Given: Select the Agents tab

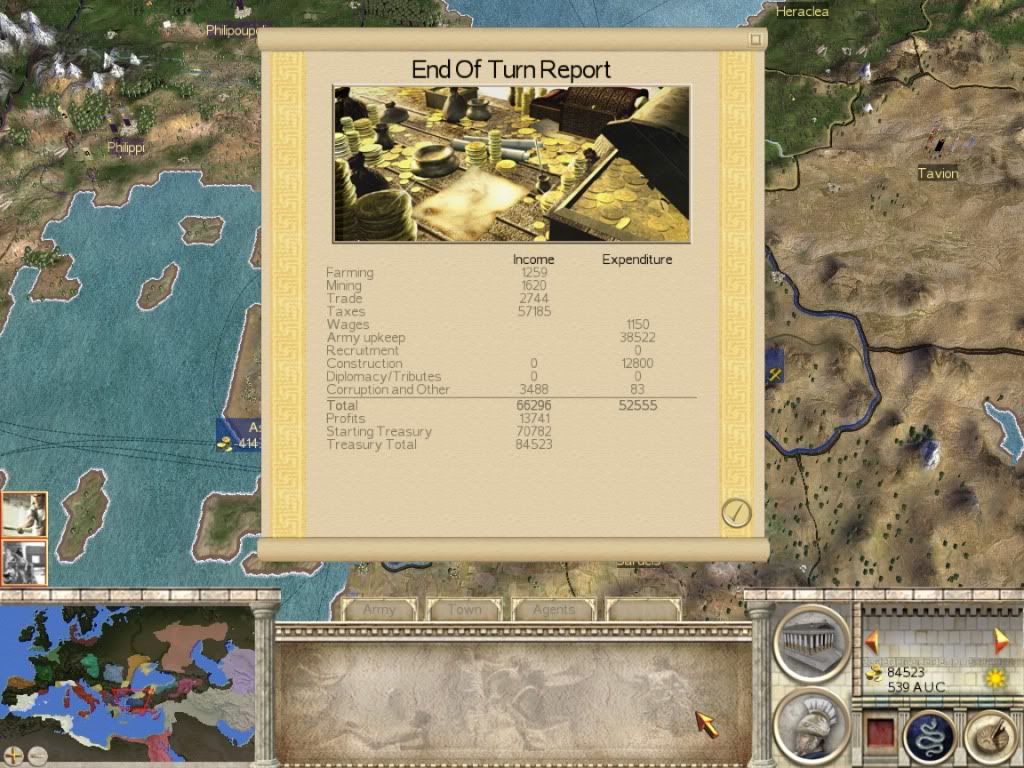Looking at the screenshot, I should (x=554, y=609).
